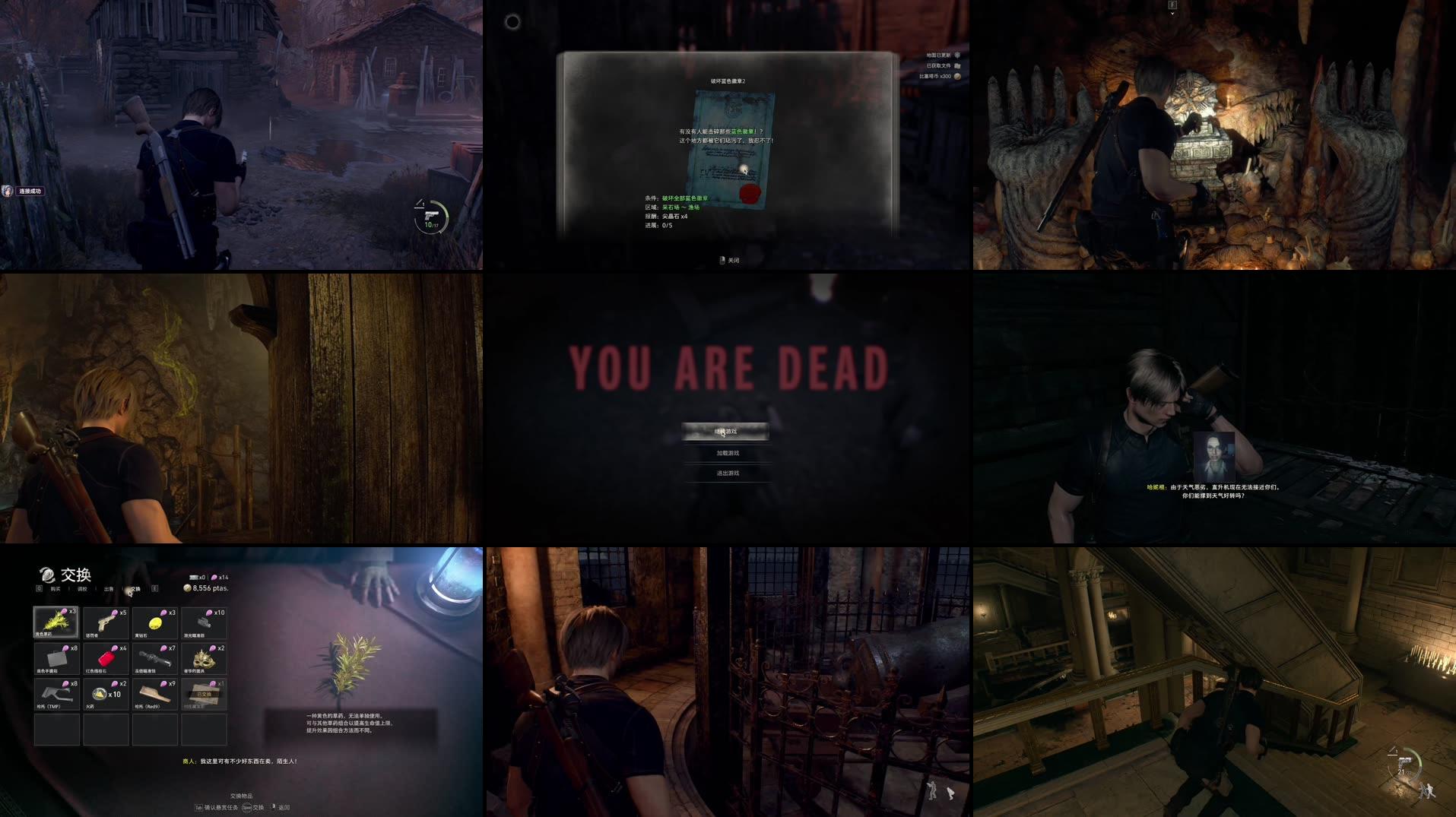Select the red beryl gemstone icon
The width and height of the screenshot is (1456, 817).
pos(106,658)
